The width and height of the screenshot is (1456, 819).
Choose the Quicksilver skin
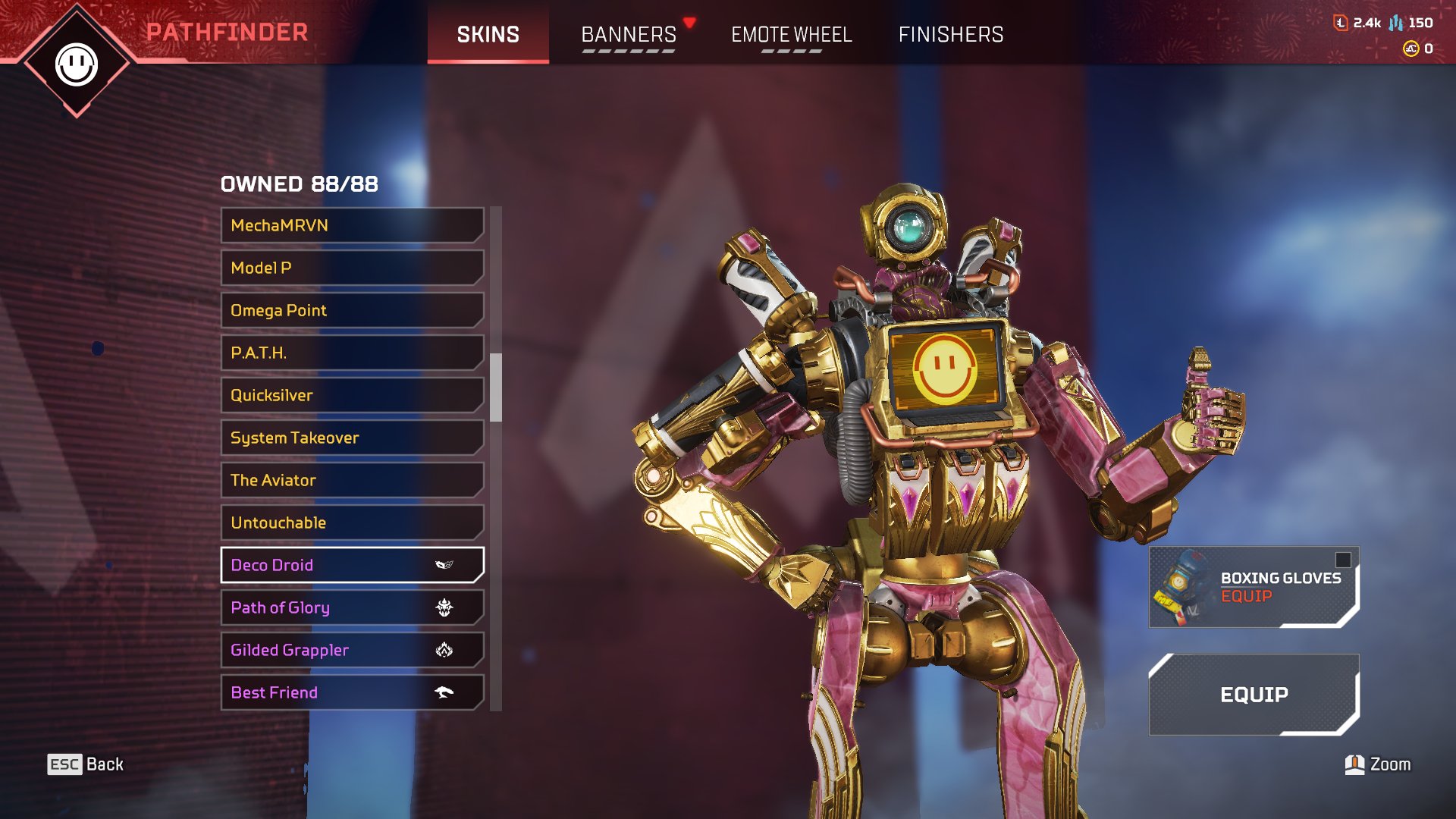pos(352,395)
